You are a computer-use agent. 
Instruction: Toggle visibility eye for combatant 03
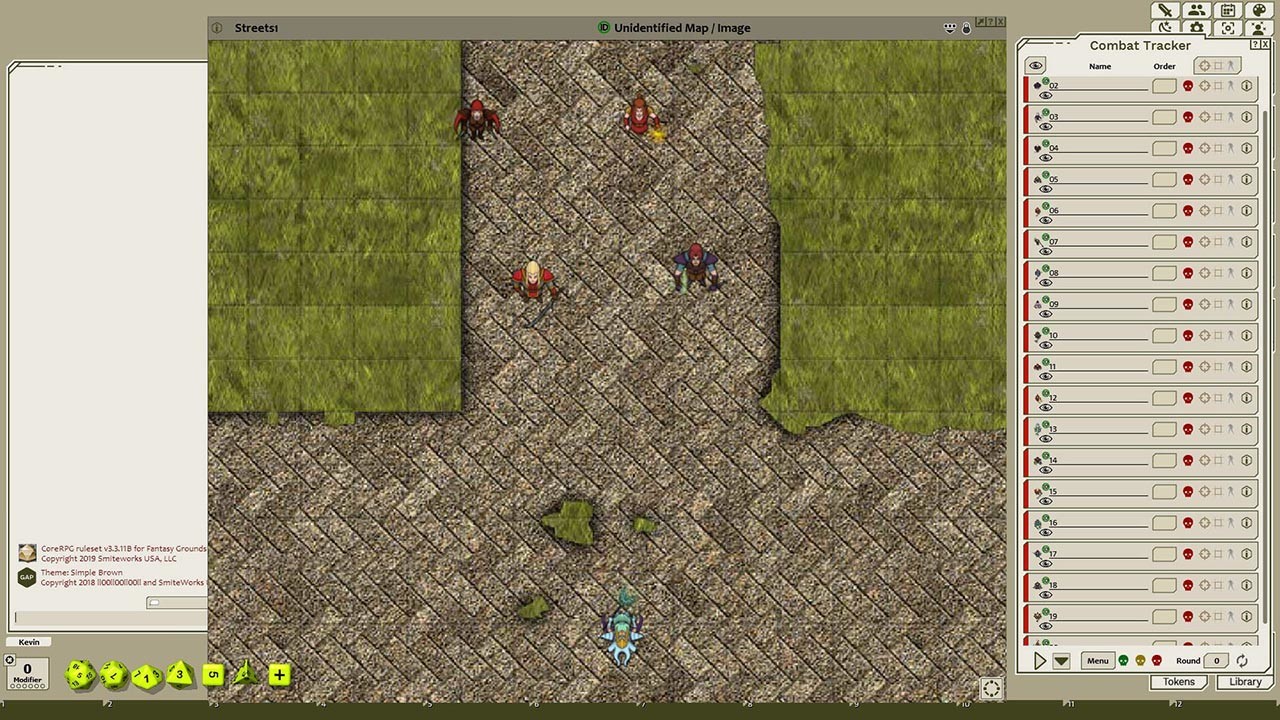(x=1045, y=125)
